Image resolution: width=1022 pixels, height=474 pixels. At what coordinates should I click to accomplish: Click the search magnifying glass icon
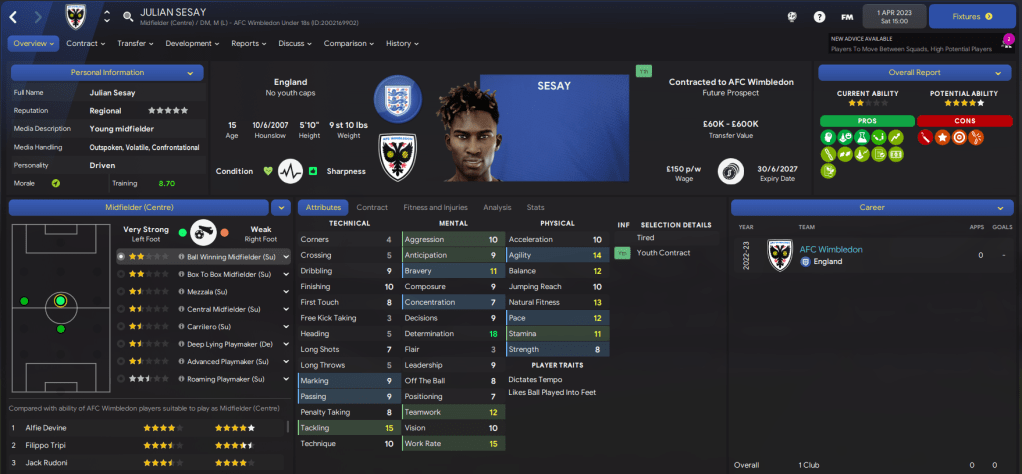click(128, 17)
